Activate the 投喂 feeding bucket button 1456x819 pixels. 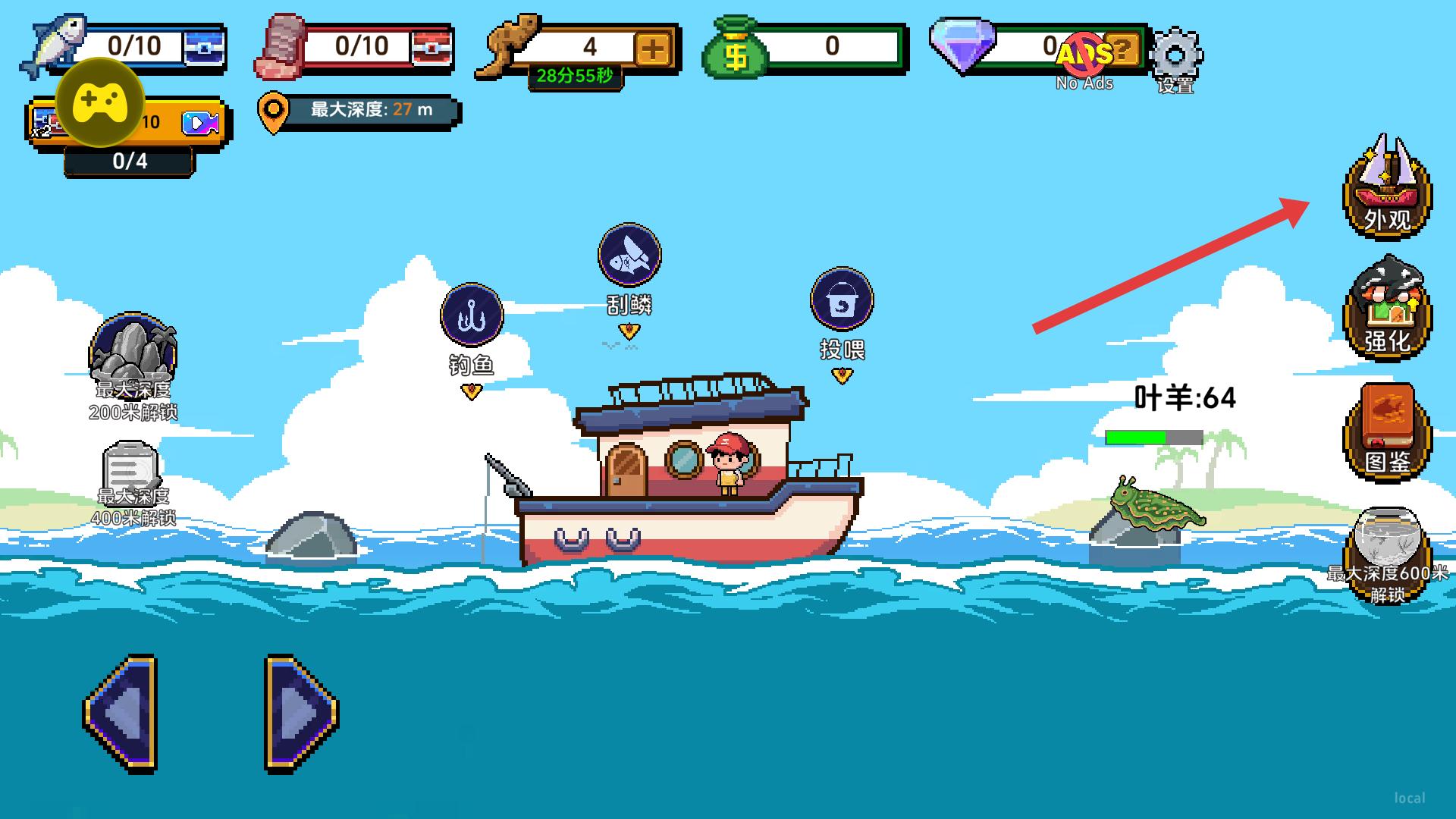click(x=842, y=300)
